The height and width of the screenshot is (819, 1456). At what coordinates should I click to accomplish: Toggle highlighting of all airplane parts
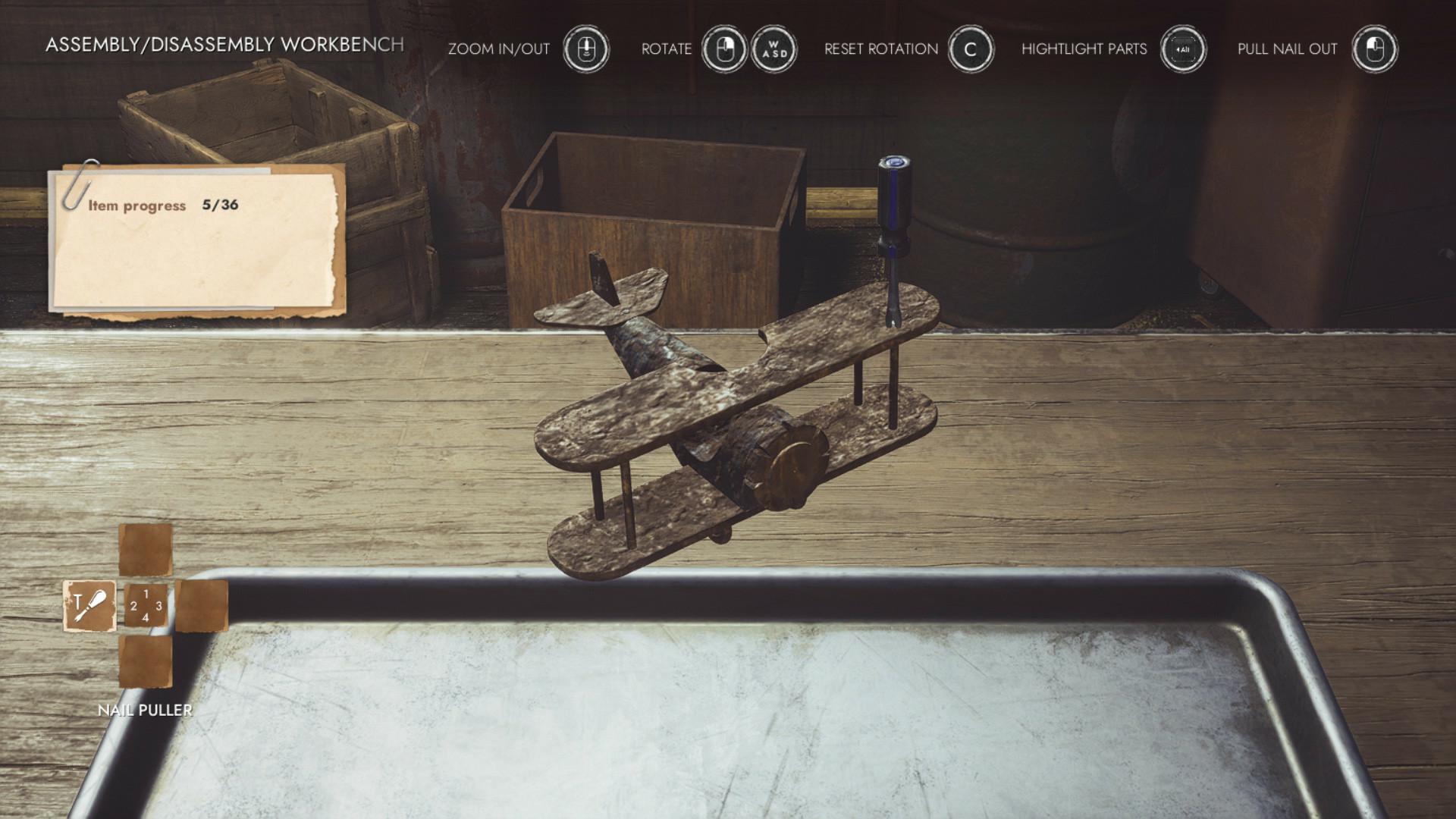point(1183,49)
